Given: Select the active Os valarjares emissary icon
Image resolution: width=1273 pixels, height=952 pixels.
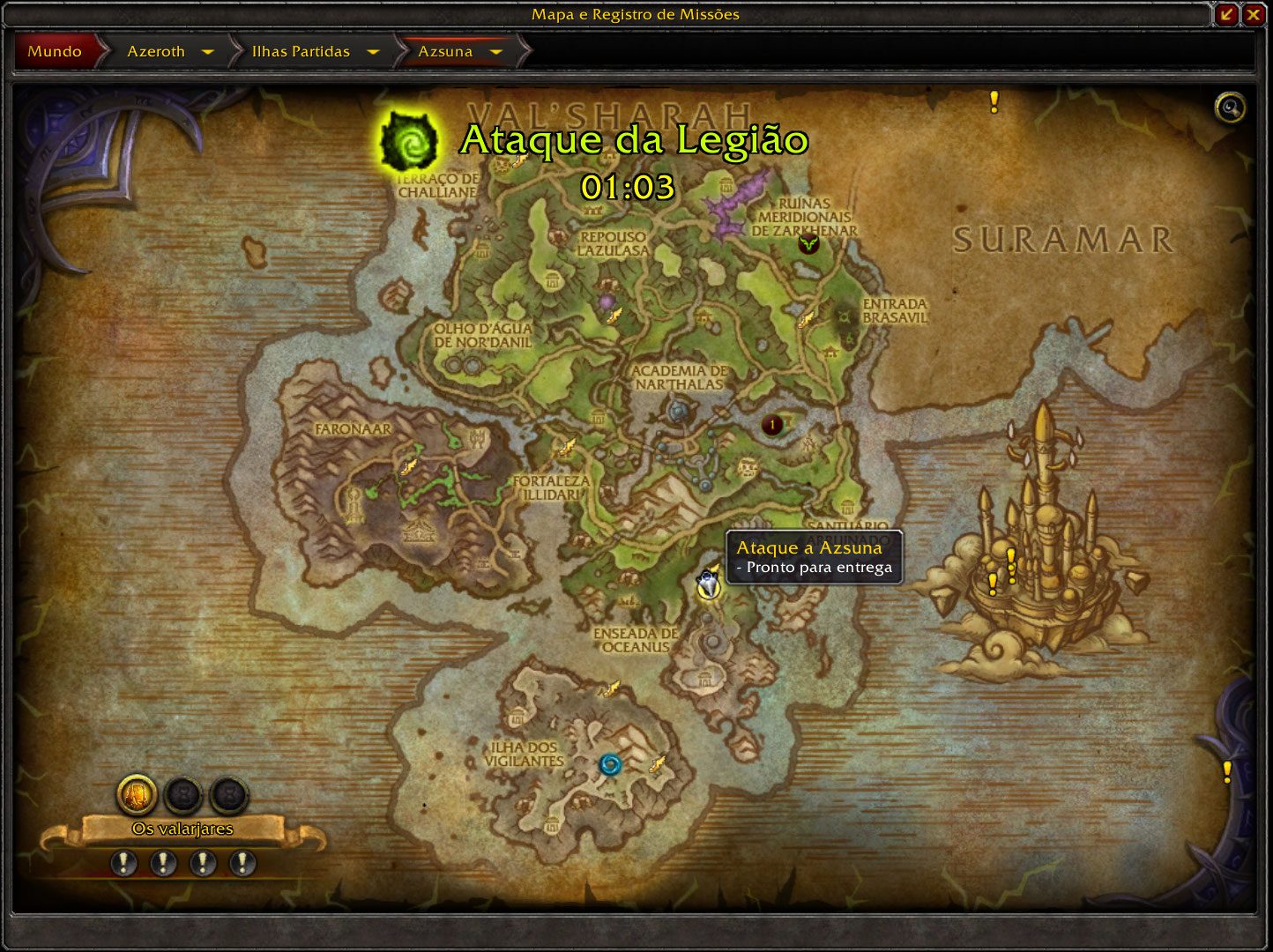Looking at the screenshot, I should (138, 794).
